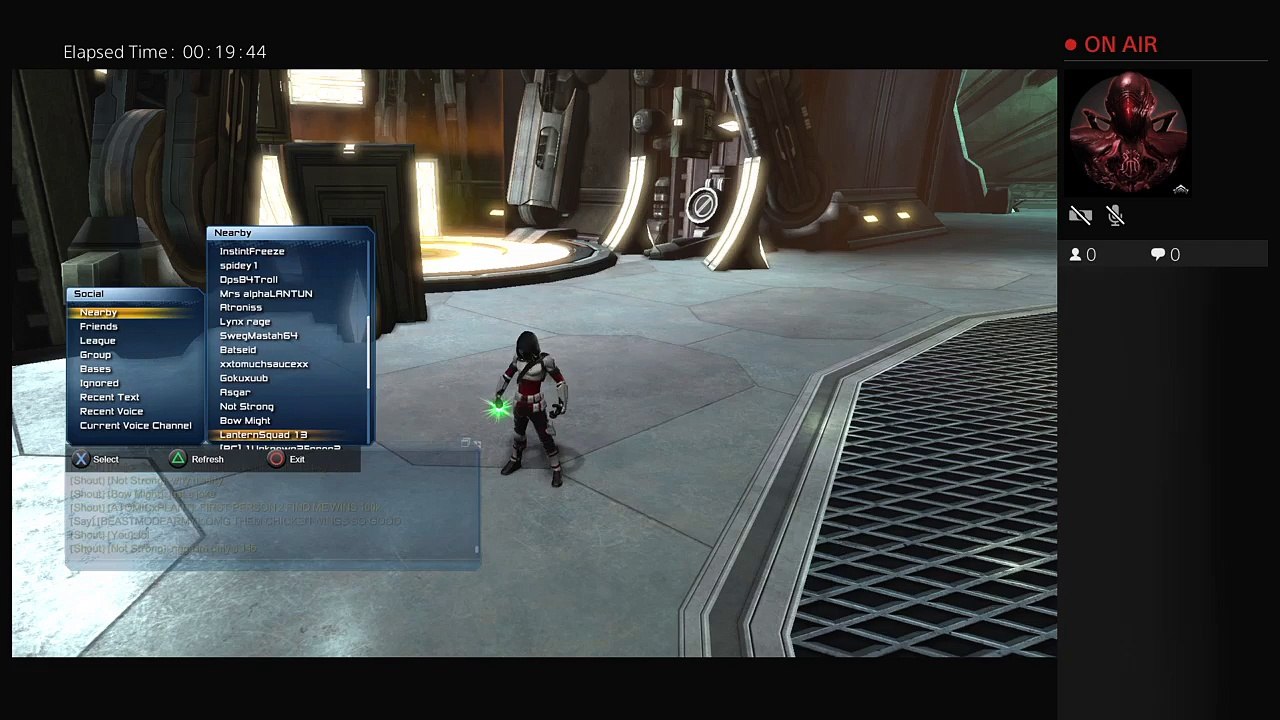1280x720 pixels.
Task: Open the League social list
Action: pyautogui.click(x=98, y=341)
